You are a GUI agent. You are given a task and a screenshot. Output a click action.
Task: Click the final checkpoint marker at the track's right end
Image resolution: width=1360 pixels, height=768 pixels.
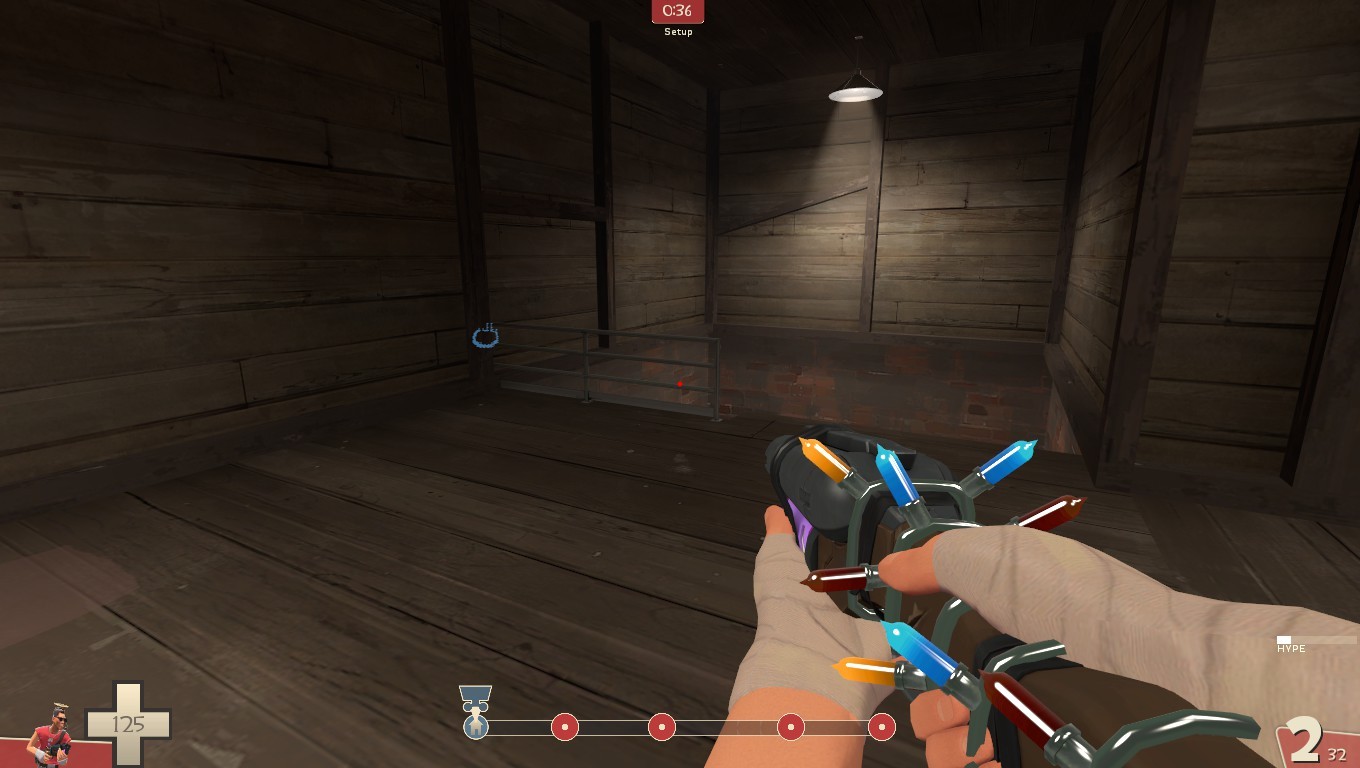[x=881, y=729]
